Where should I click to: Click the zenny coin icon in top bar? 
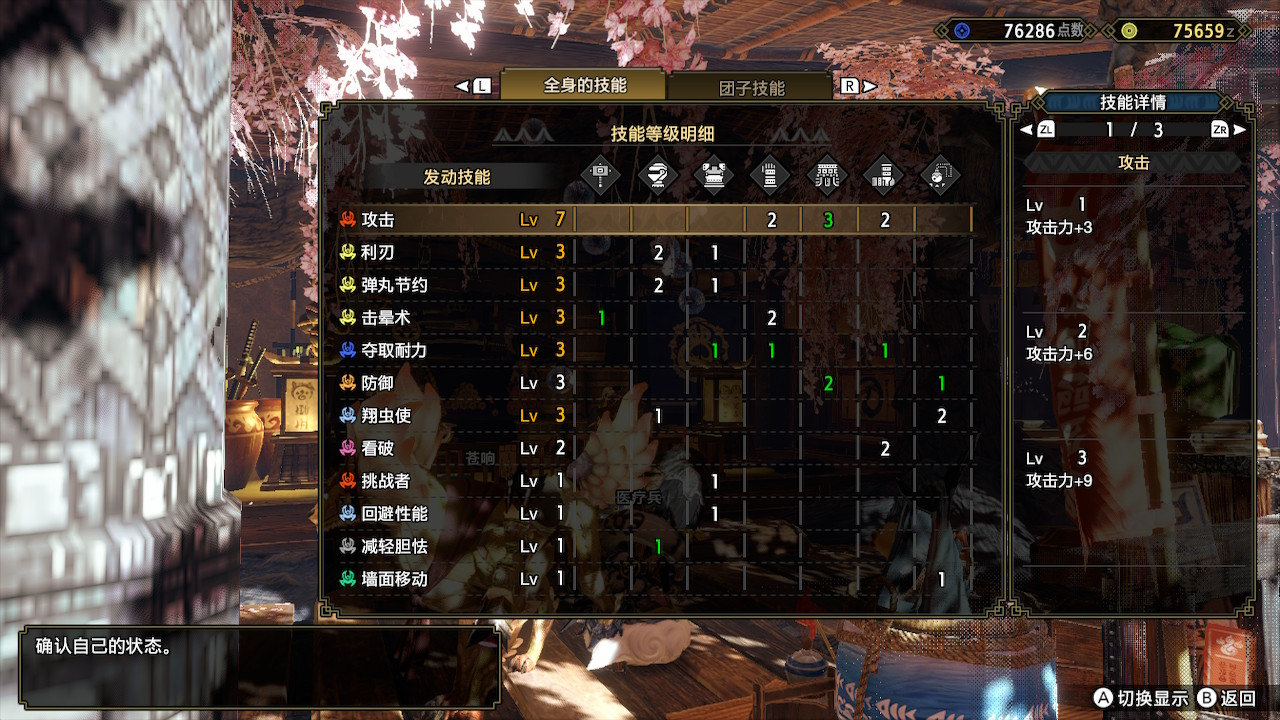click(x=1130, y=30)
